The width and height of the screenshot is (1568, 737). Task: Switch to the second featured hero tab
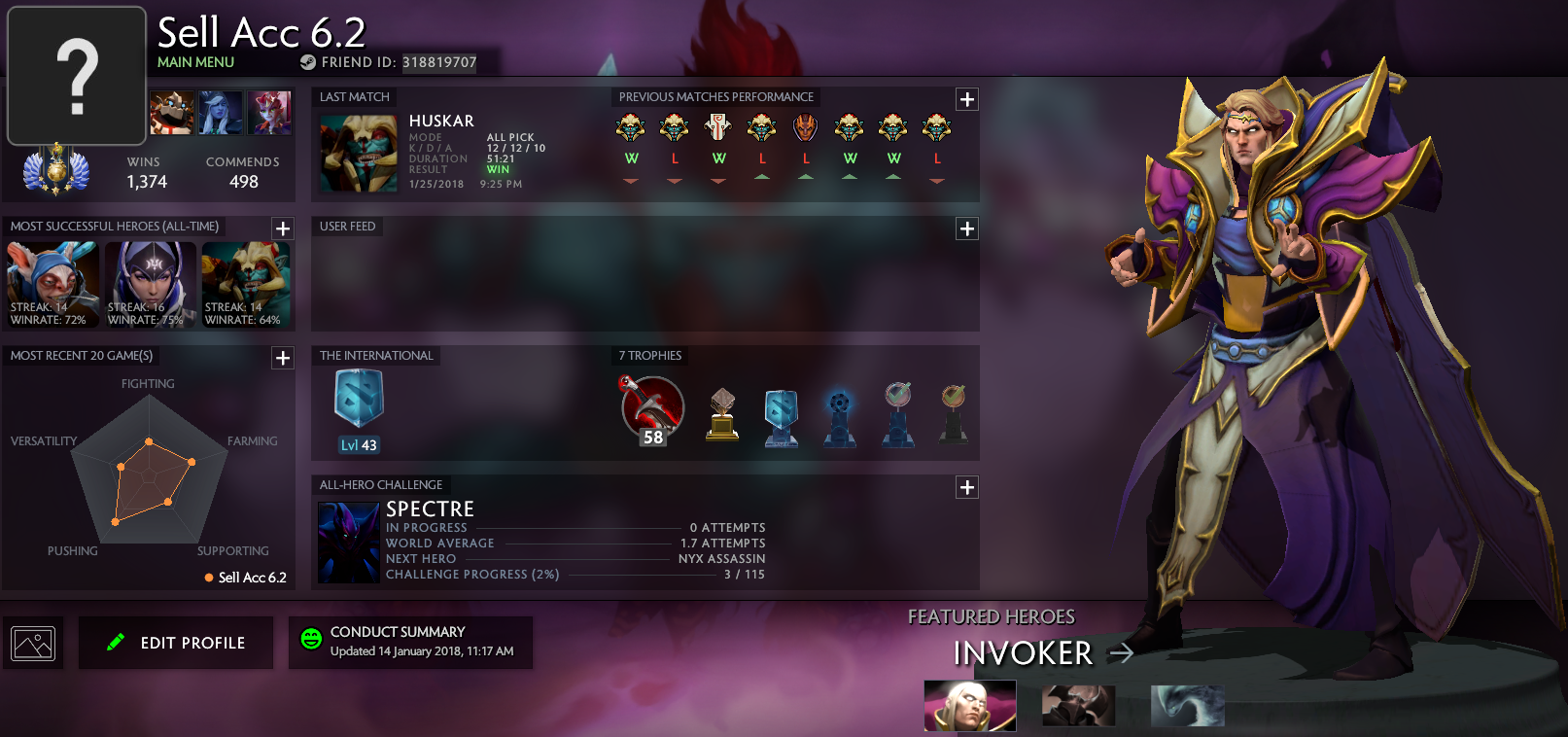click(x=1078, y=706)
